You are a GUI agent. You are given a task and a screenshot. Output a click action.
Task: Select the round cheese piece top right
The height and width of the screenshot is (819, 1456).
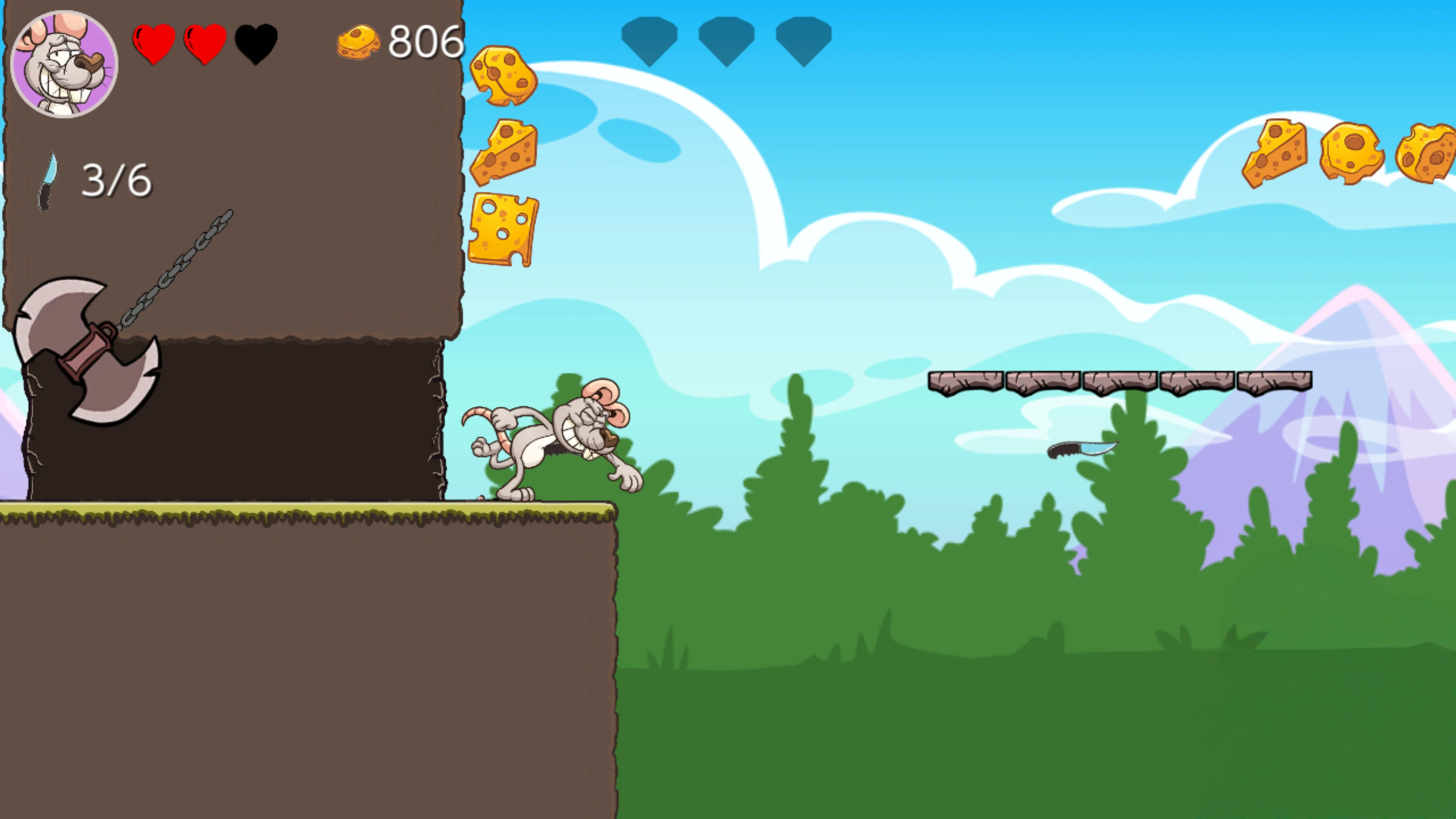pyautogui.click(x=1351, y=150)
